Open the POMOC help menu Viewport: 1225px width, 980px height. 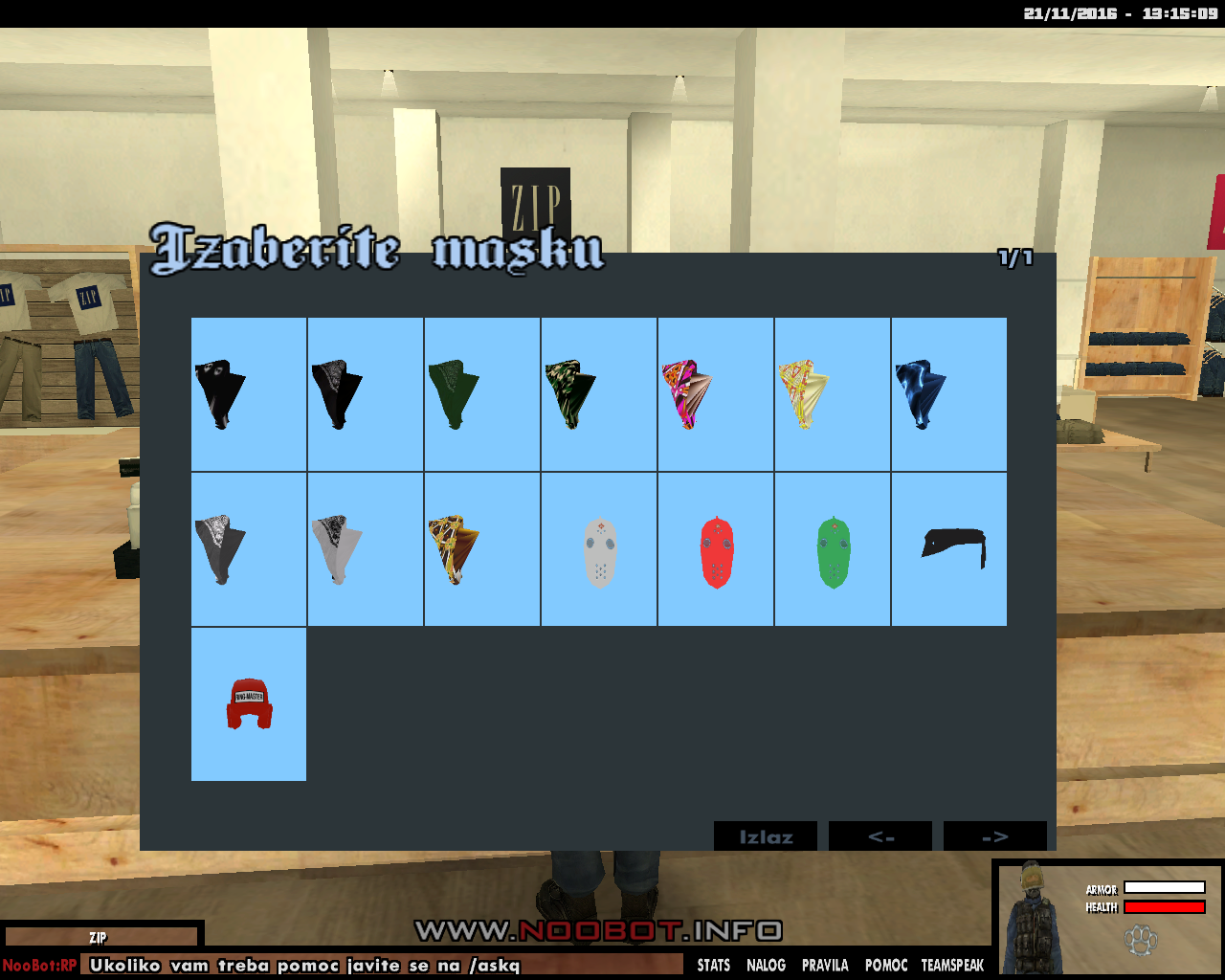pyautogui.click(x=886, y=965)
